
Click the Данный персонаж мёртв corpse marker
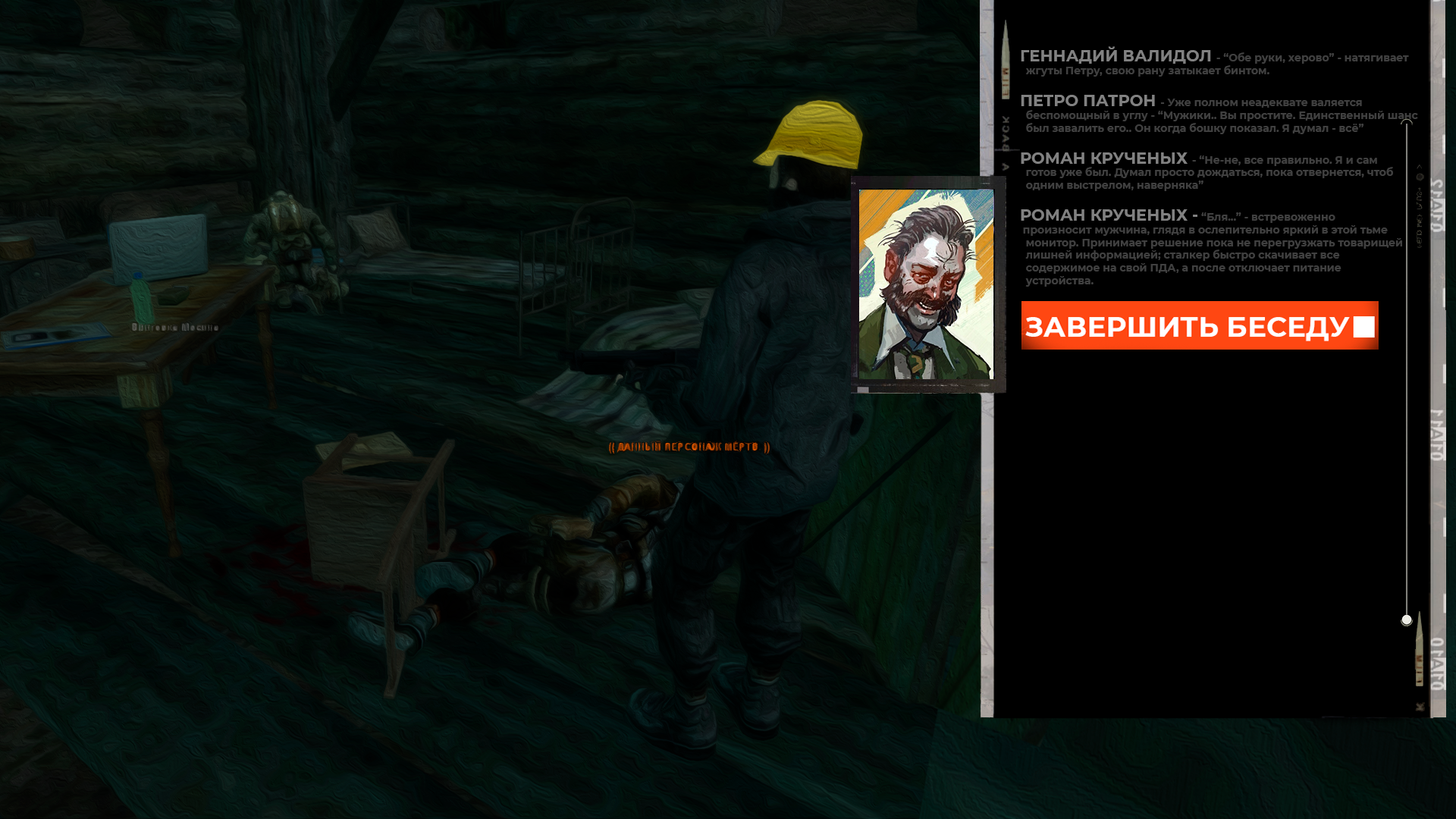[687, 447]
